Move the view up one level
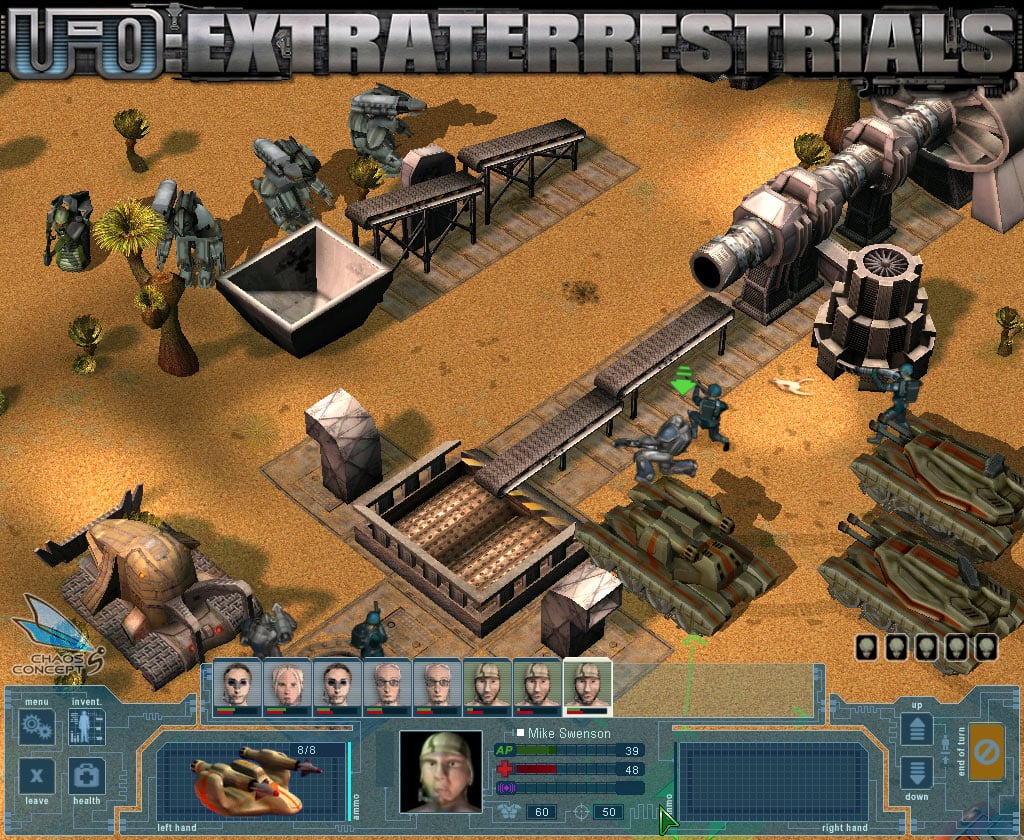The height and width of the screenshot is (840, 1024). [916, 728]
